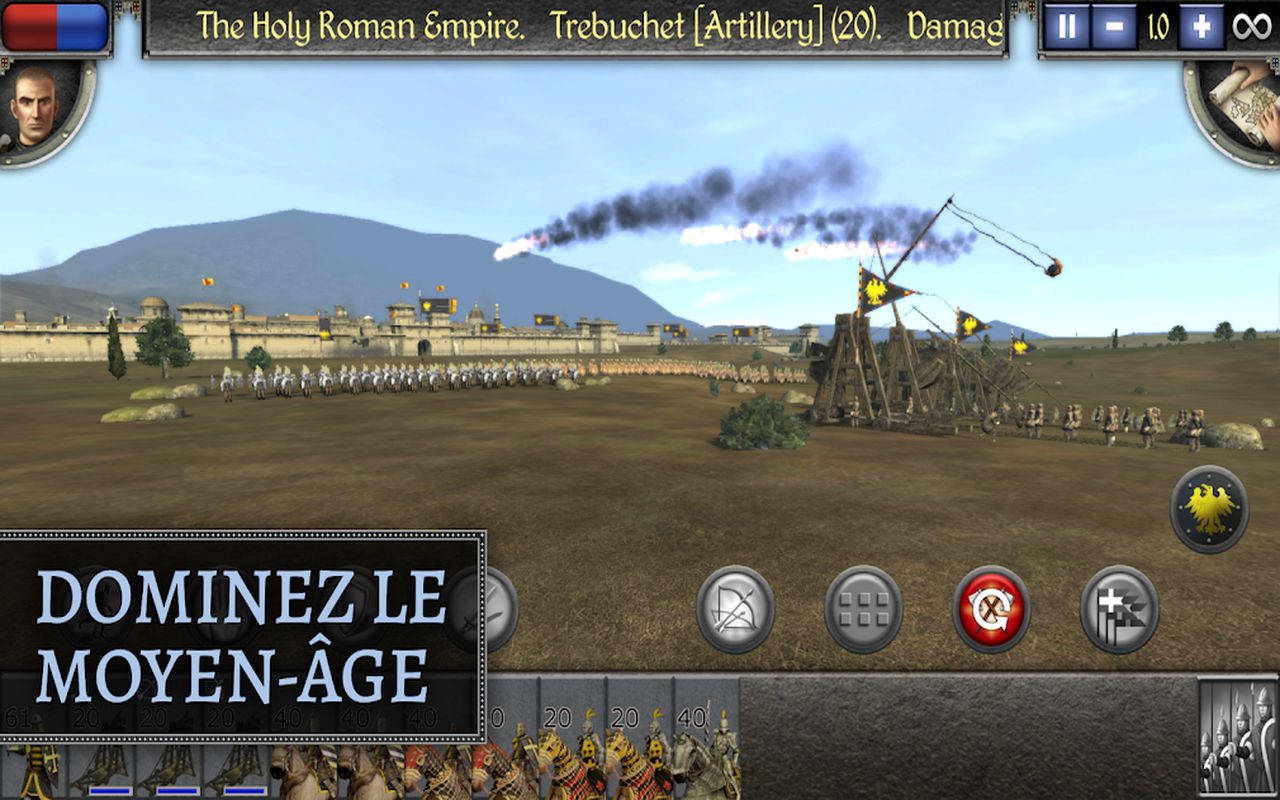Decrease game speed with the minus button
Viewport: 1280px width, 800px height.
pyautogui.click(x=1113, y=27)
